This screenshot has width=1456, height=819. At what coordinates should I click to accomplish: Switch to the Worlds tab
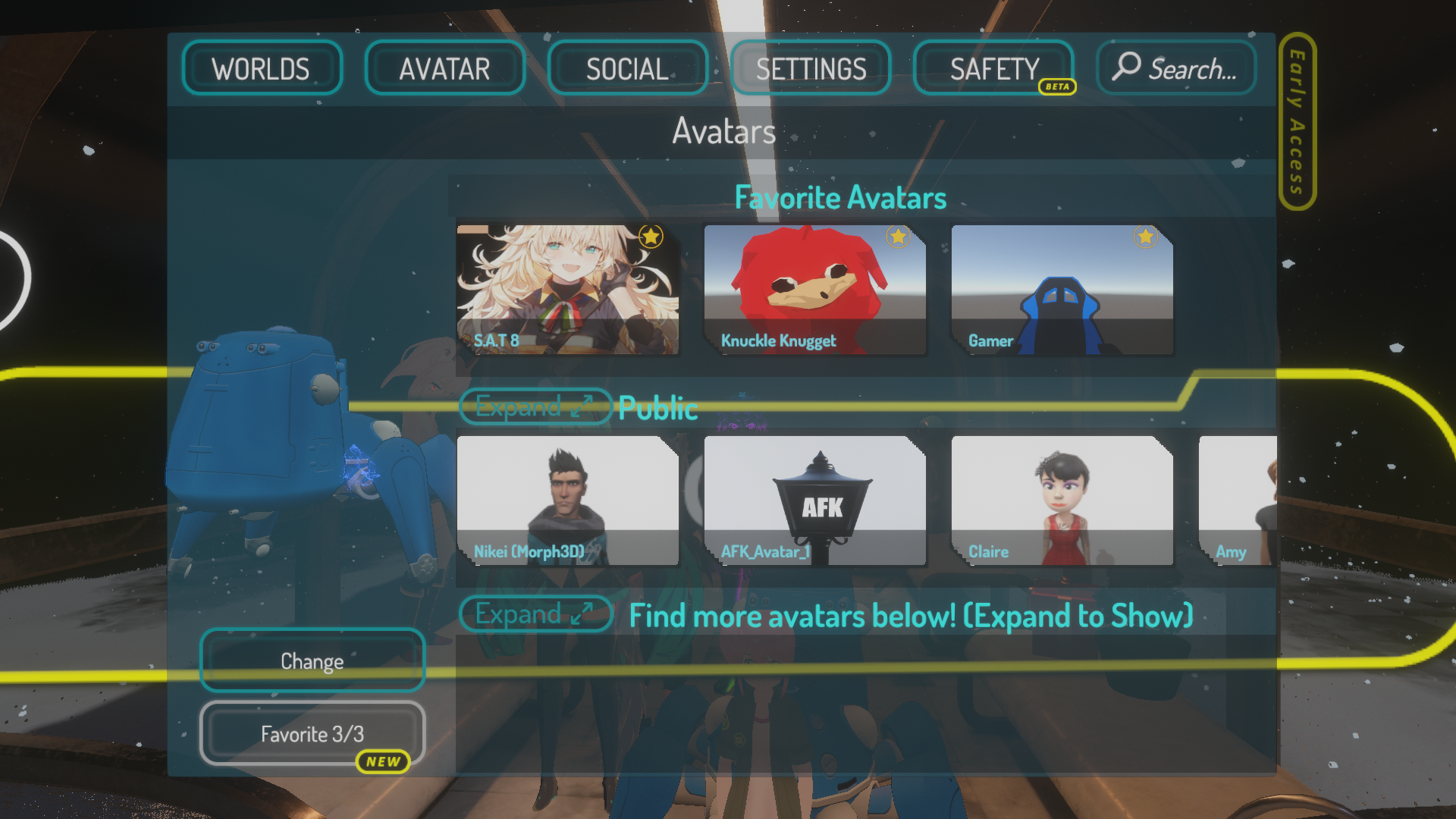[x=262, y=67]
